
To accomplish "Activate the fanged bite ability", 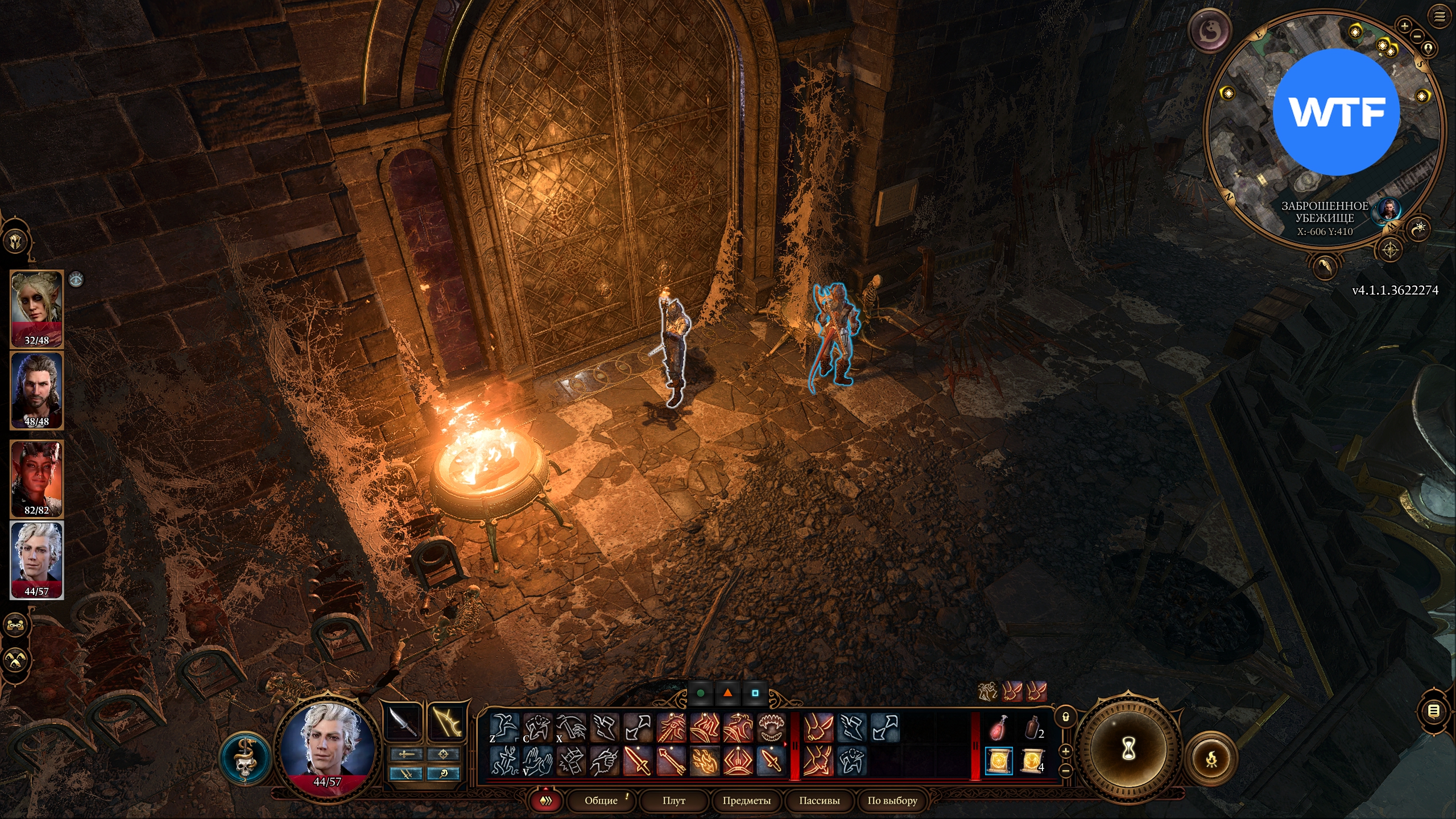I will coord(772,728).
